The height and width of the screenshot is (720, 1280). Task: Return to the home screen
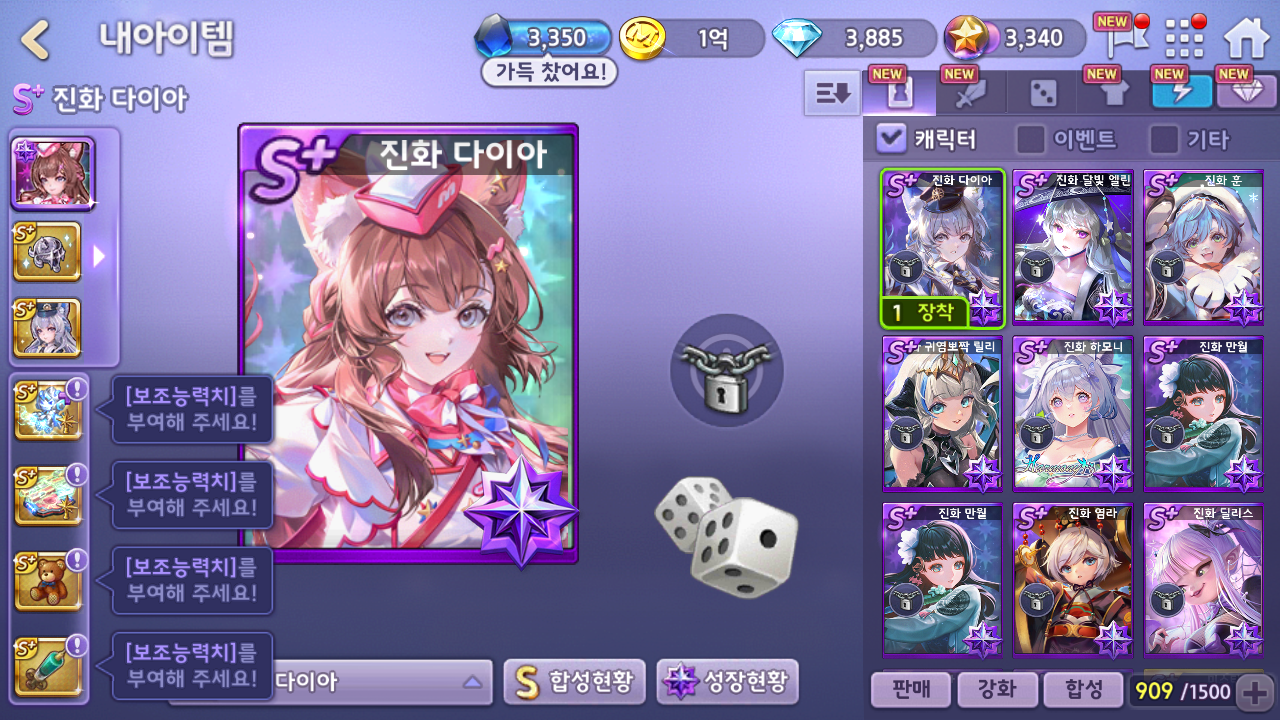[1245, 39]
